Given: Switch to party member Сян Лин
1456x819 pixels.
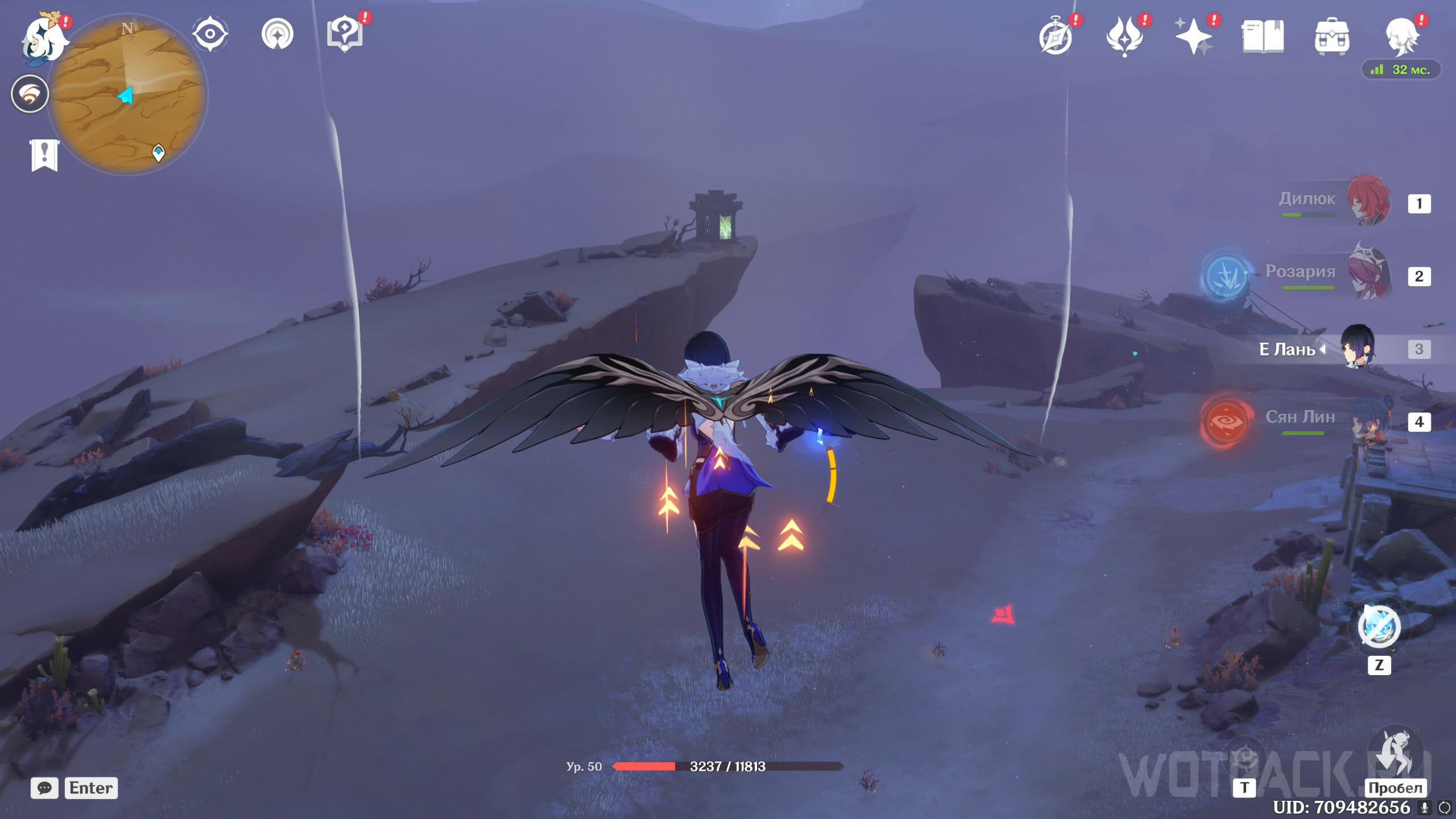Looking at the screenshot, I should pos(1367,421).
